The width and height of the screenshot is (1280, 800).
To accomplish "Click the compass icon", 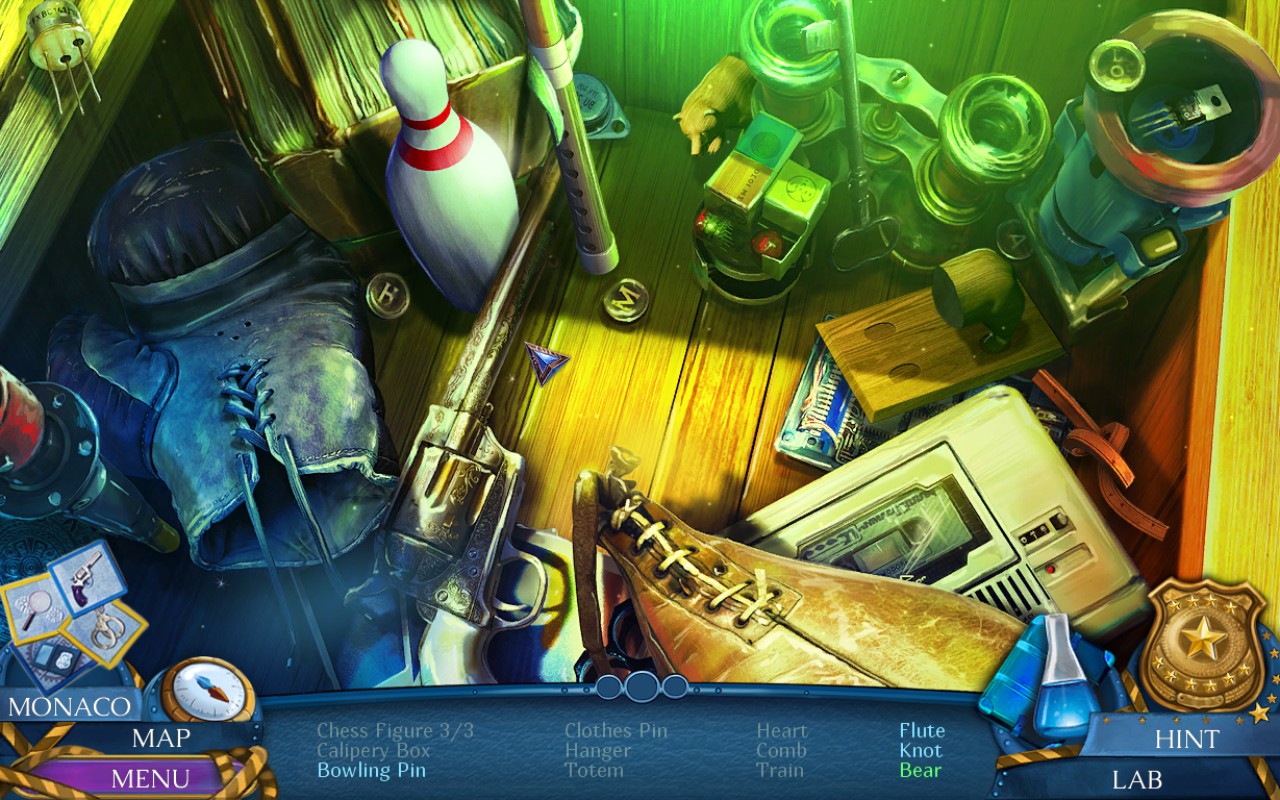I will [208, 689].
